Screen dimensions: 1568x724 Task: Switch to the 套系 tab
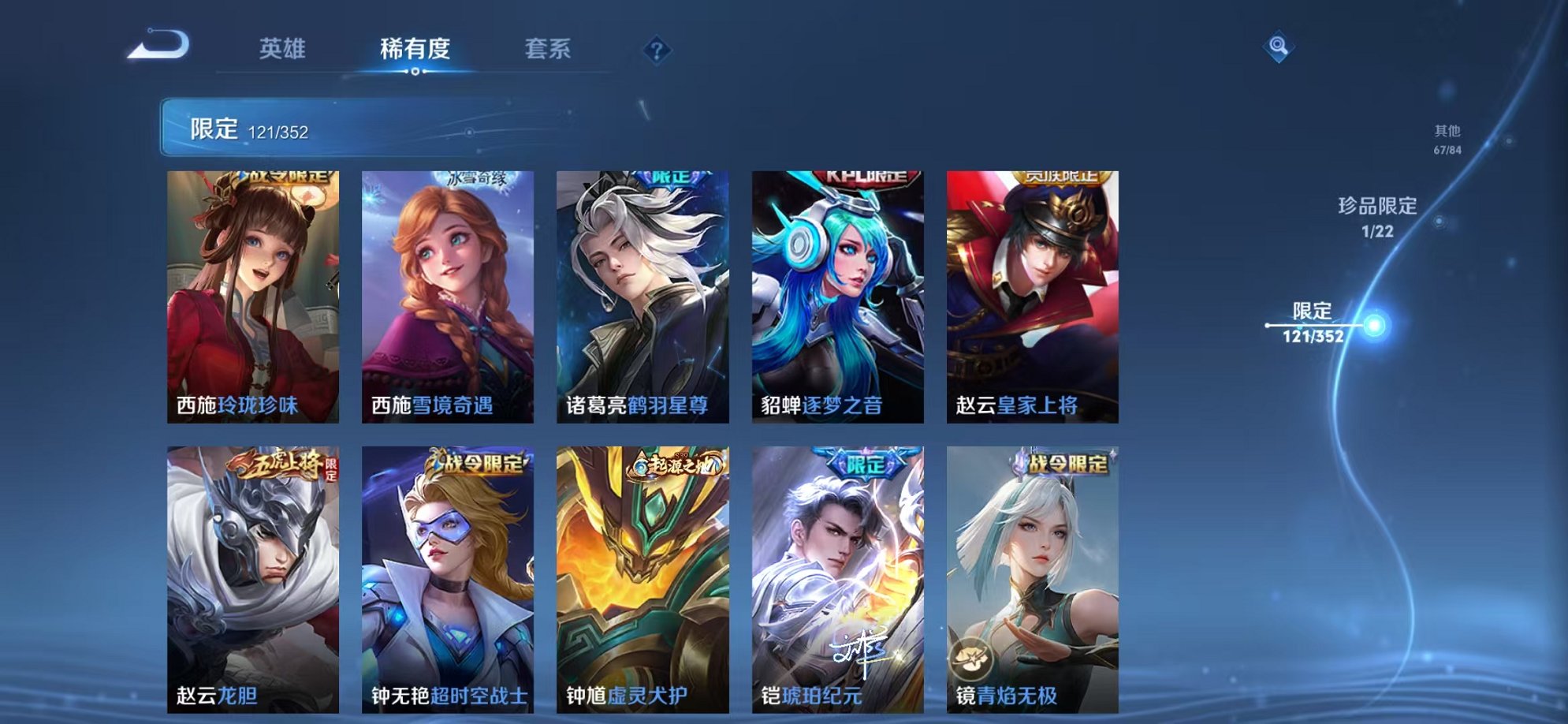[549, 49]
